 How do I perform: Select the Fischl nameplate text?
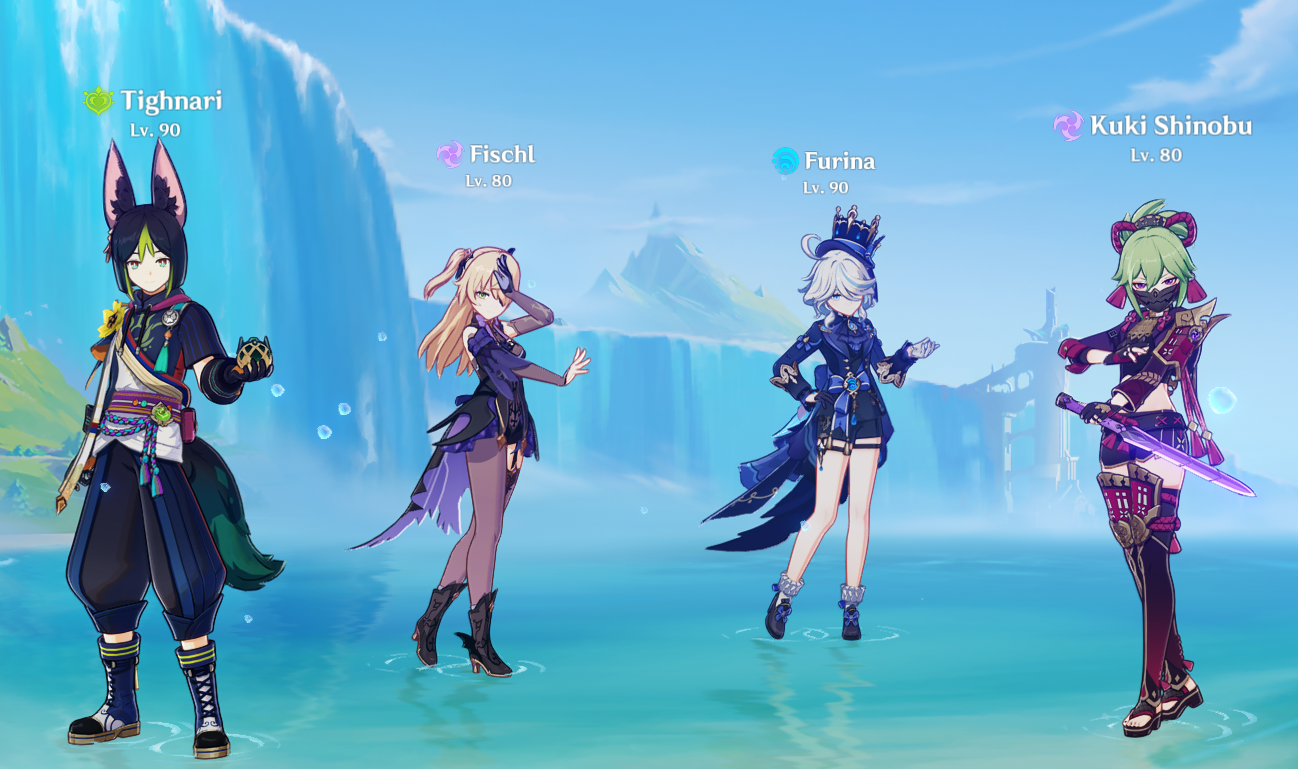502,155
